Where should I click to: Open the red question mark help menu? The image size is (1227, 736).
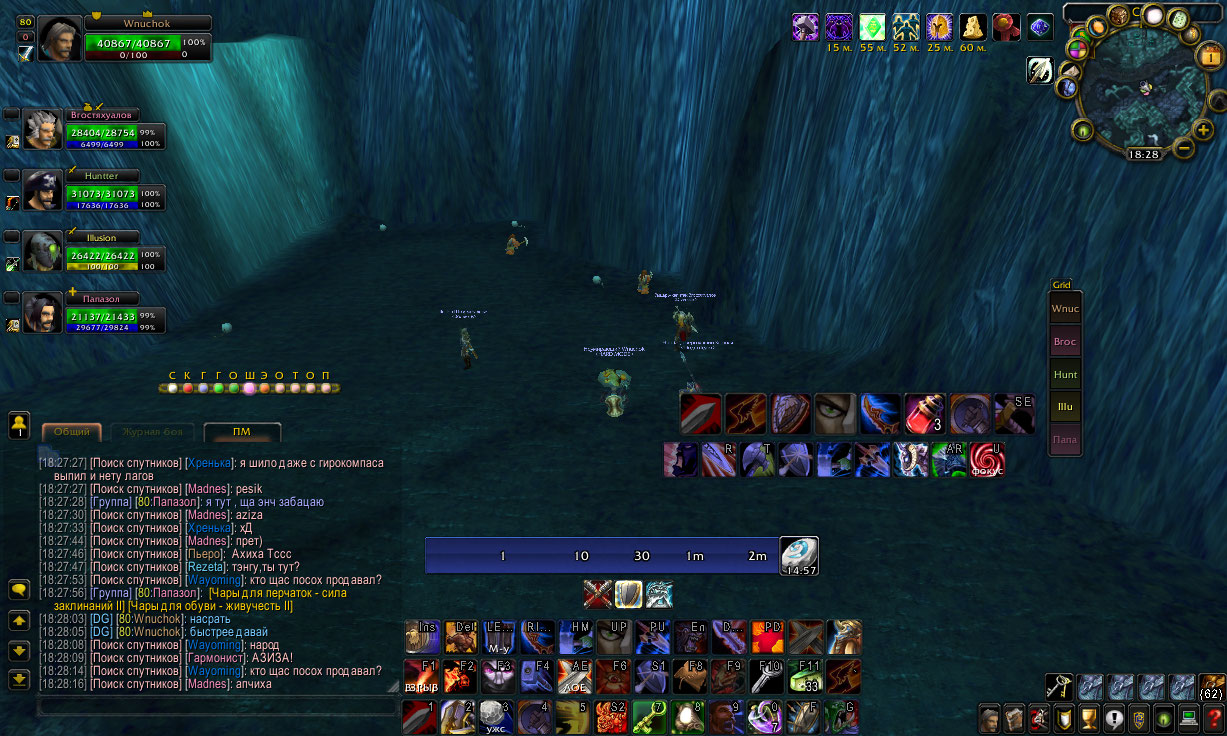(1212, 718)
